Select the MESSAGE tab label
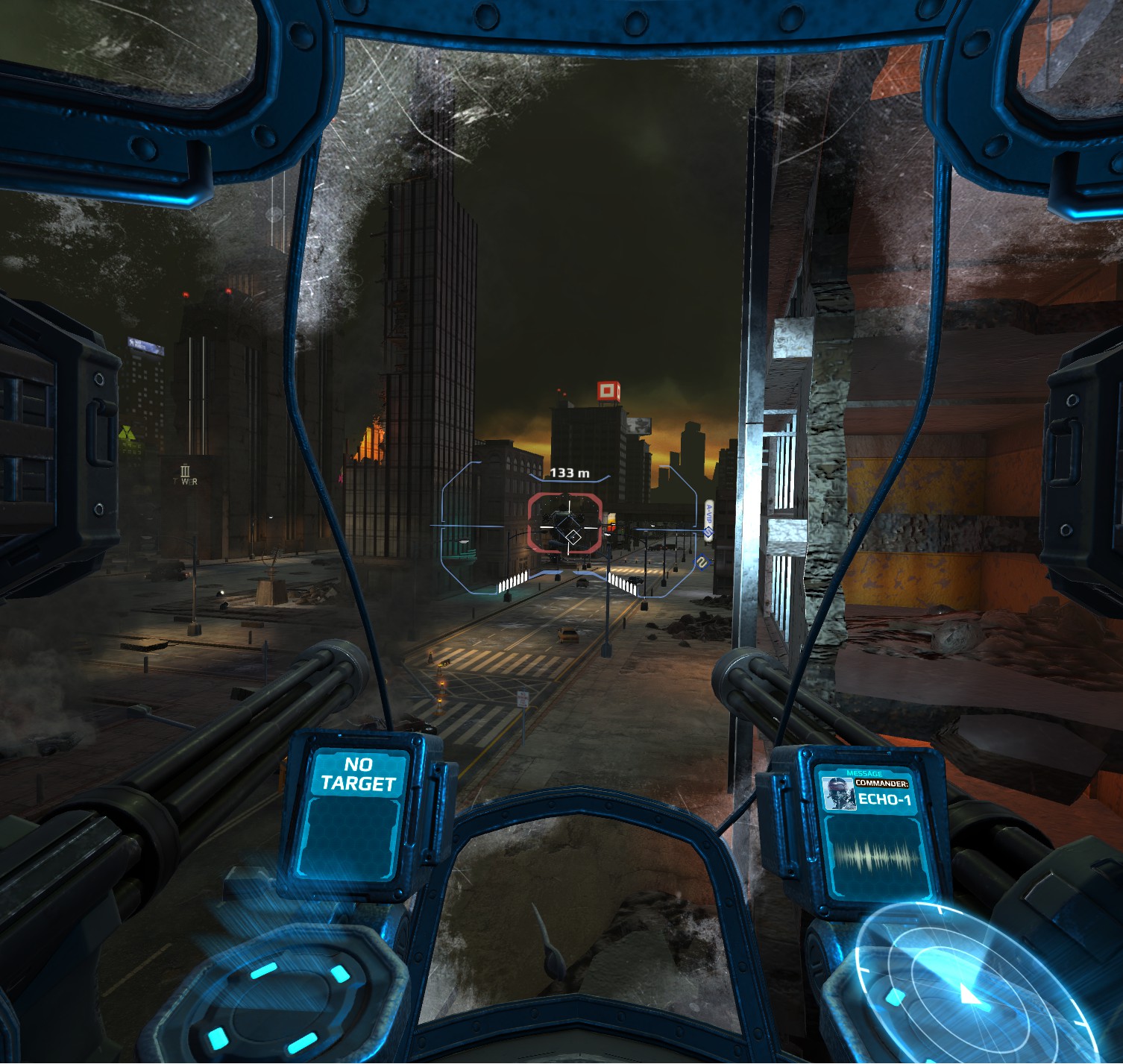The width and height of the screenshot is (1123, 1064). pyautogui.click(x=864, y=772)
